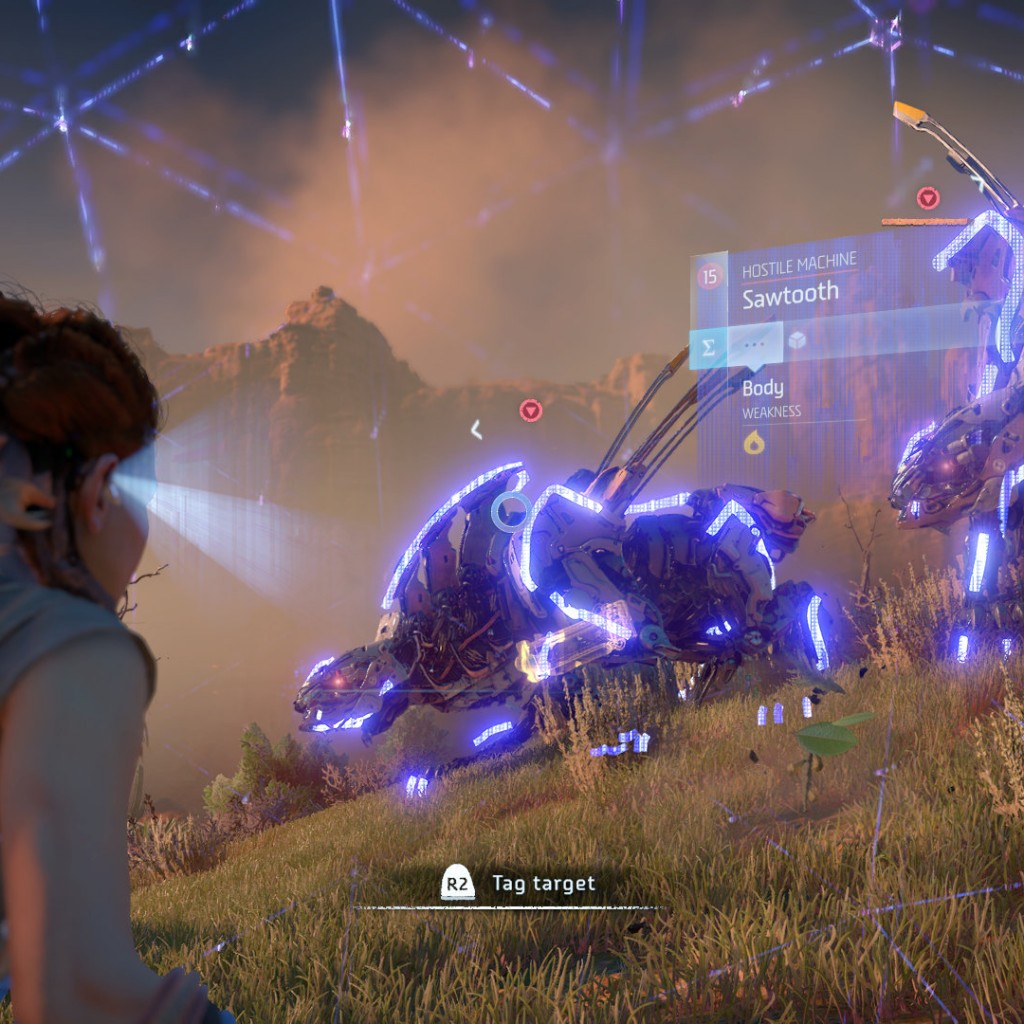Click the red hostile marker above the orange health bar
This screenshot has width=1024, height=1024.
pyautogui.click(x=927, y=197)
